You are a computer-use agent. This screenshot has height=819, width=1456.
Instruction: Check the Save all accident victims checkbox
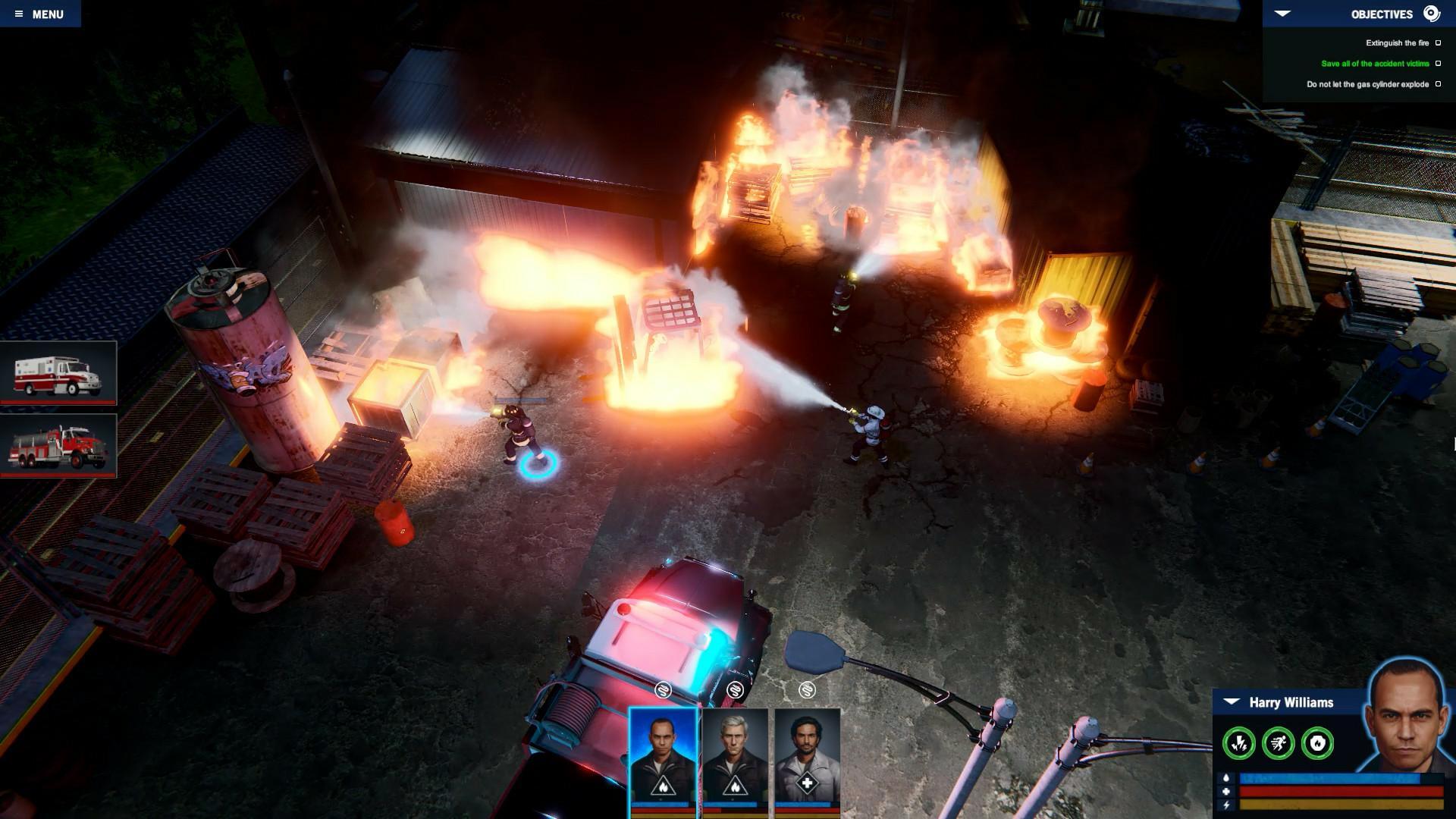[1440, 64]
